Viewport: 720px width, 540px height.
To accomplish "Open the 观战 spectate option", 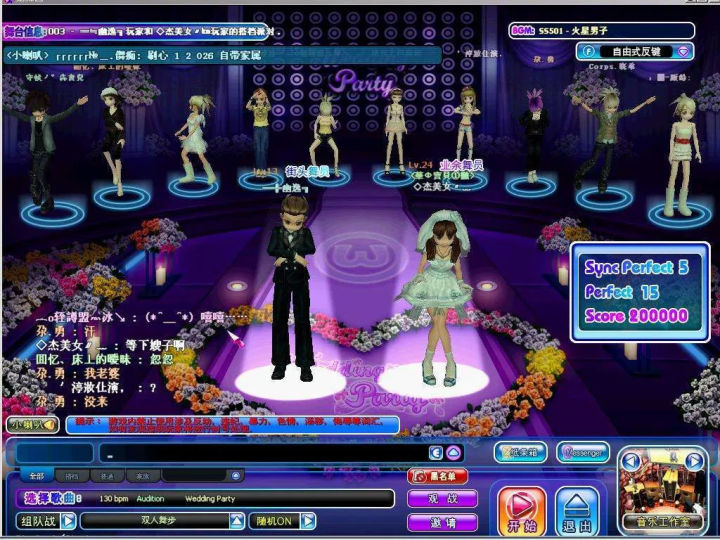I will (x=441, y=498).
